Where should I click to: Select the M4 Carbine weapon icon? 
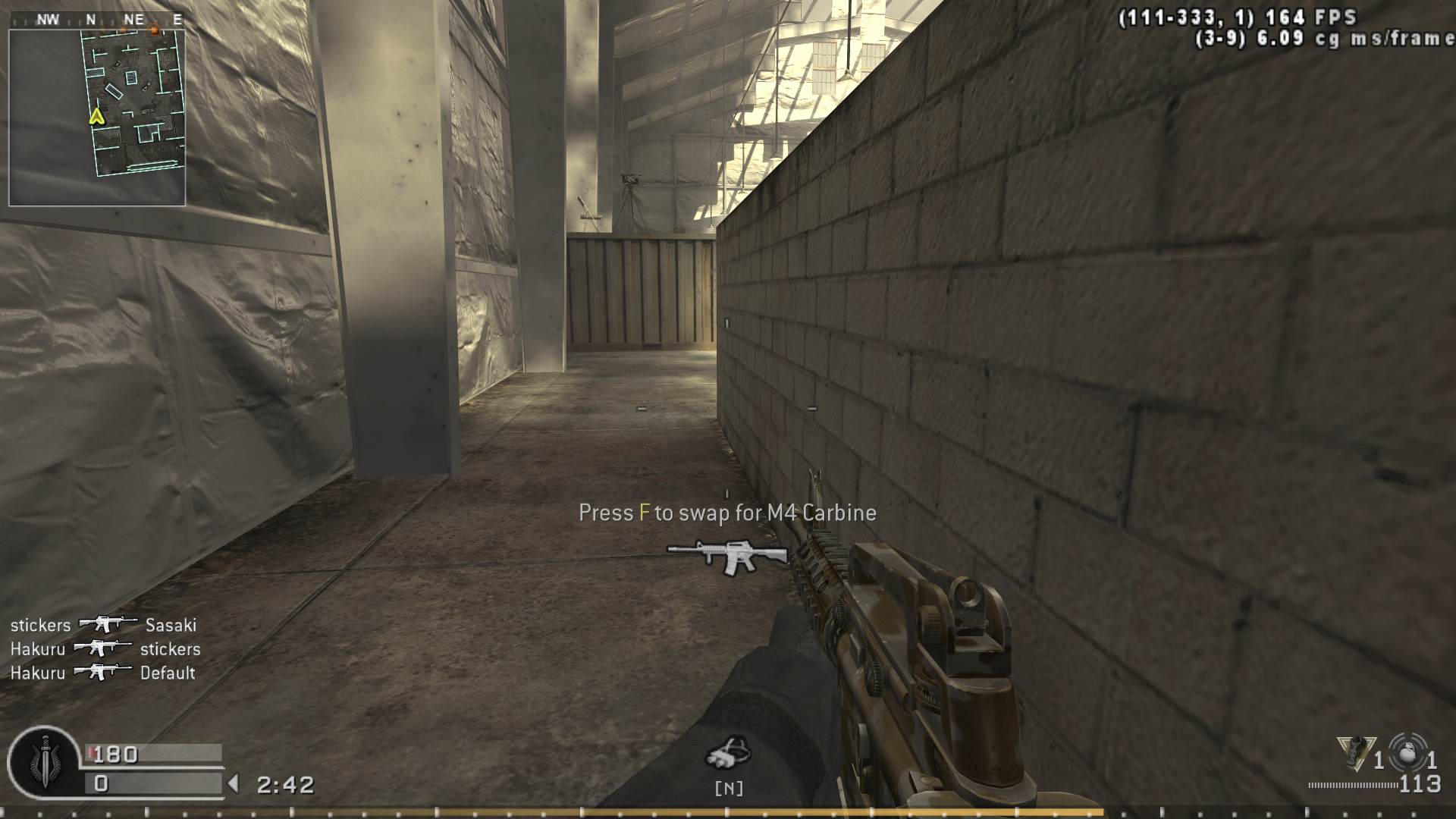point(726,556)
